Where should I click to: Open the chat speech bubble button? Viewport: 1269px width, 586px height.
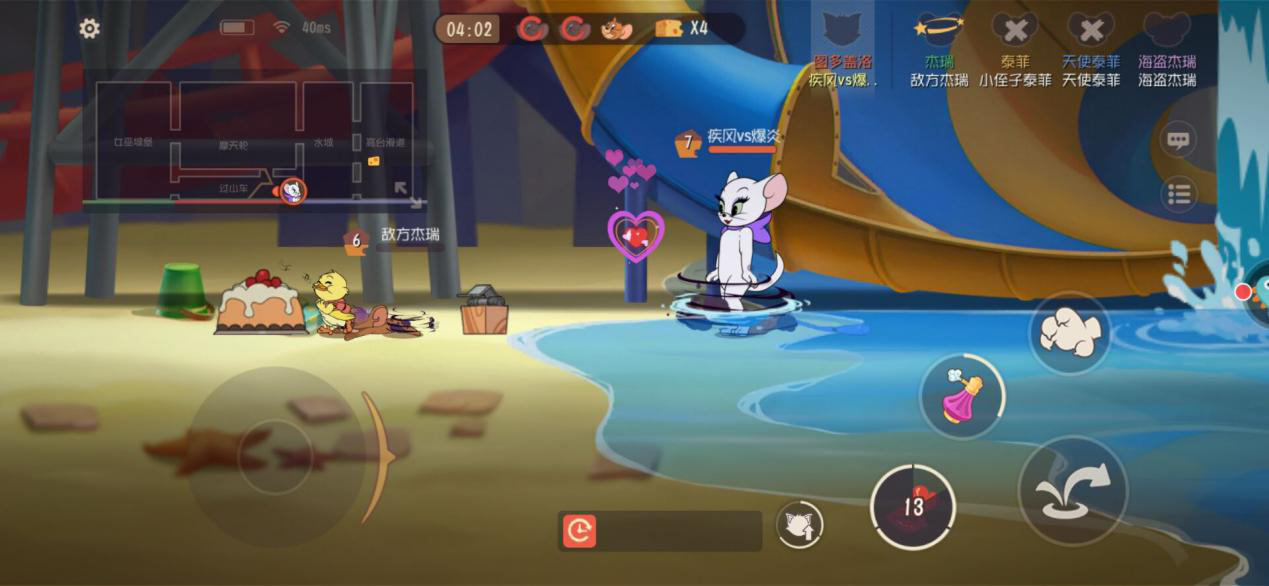1179,140
